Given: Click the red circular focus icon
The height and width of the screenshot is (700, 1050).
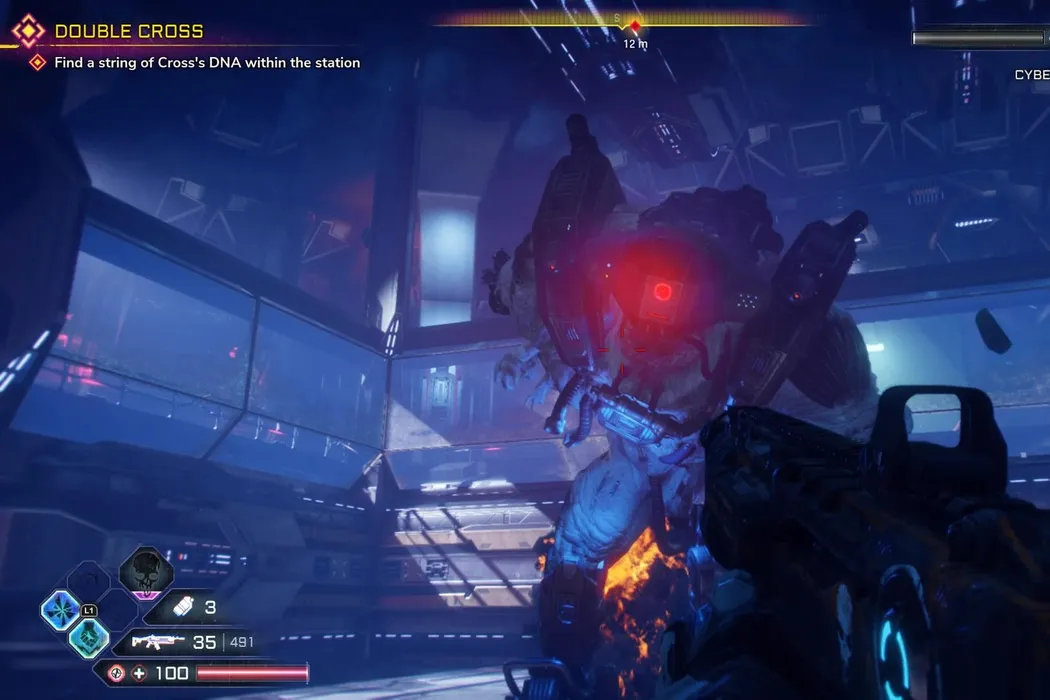Looking at the screenshot, I should point(117,673).
